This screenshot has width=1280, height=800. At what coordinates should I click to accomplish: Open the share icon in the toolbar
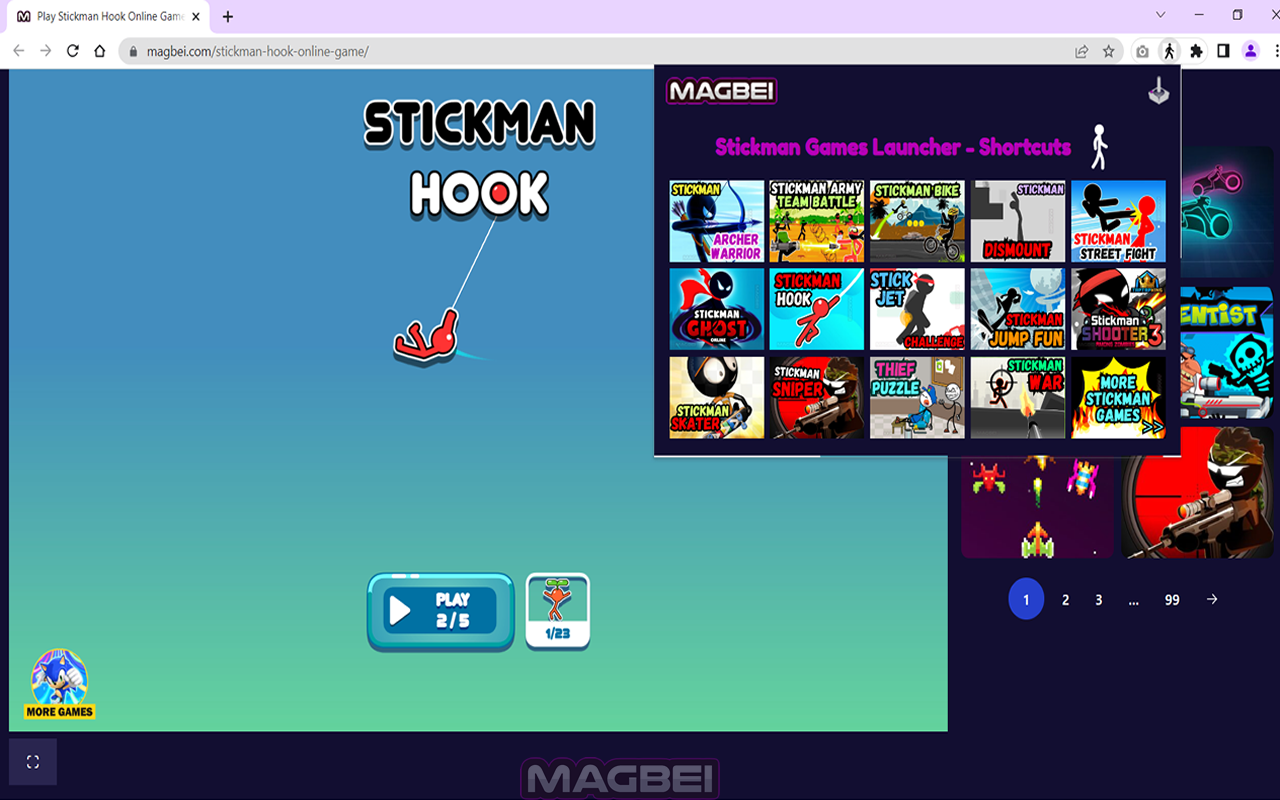click(x=1083, y=50)
